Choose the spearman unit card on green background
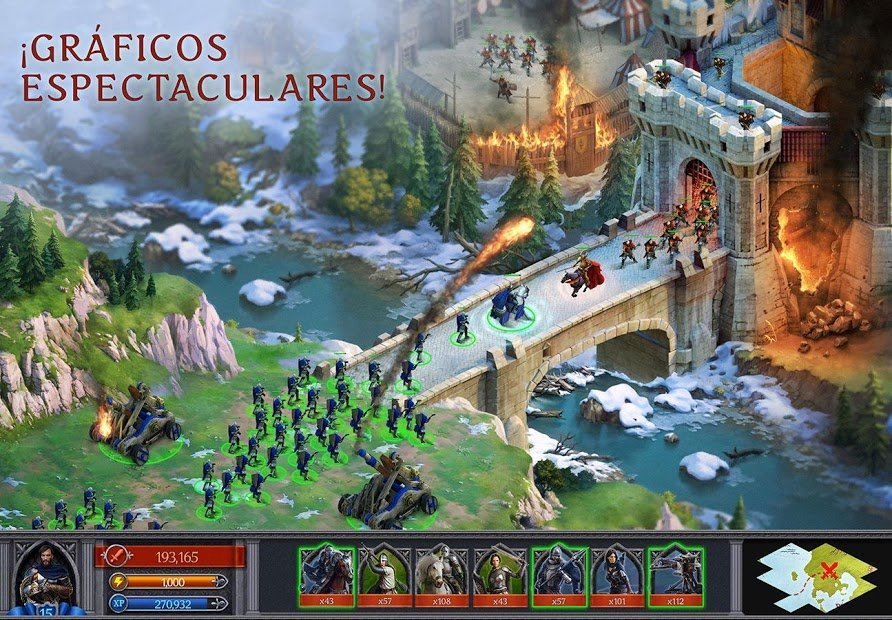This screenshot has height=620, width=892. tap(384, 574)
